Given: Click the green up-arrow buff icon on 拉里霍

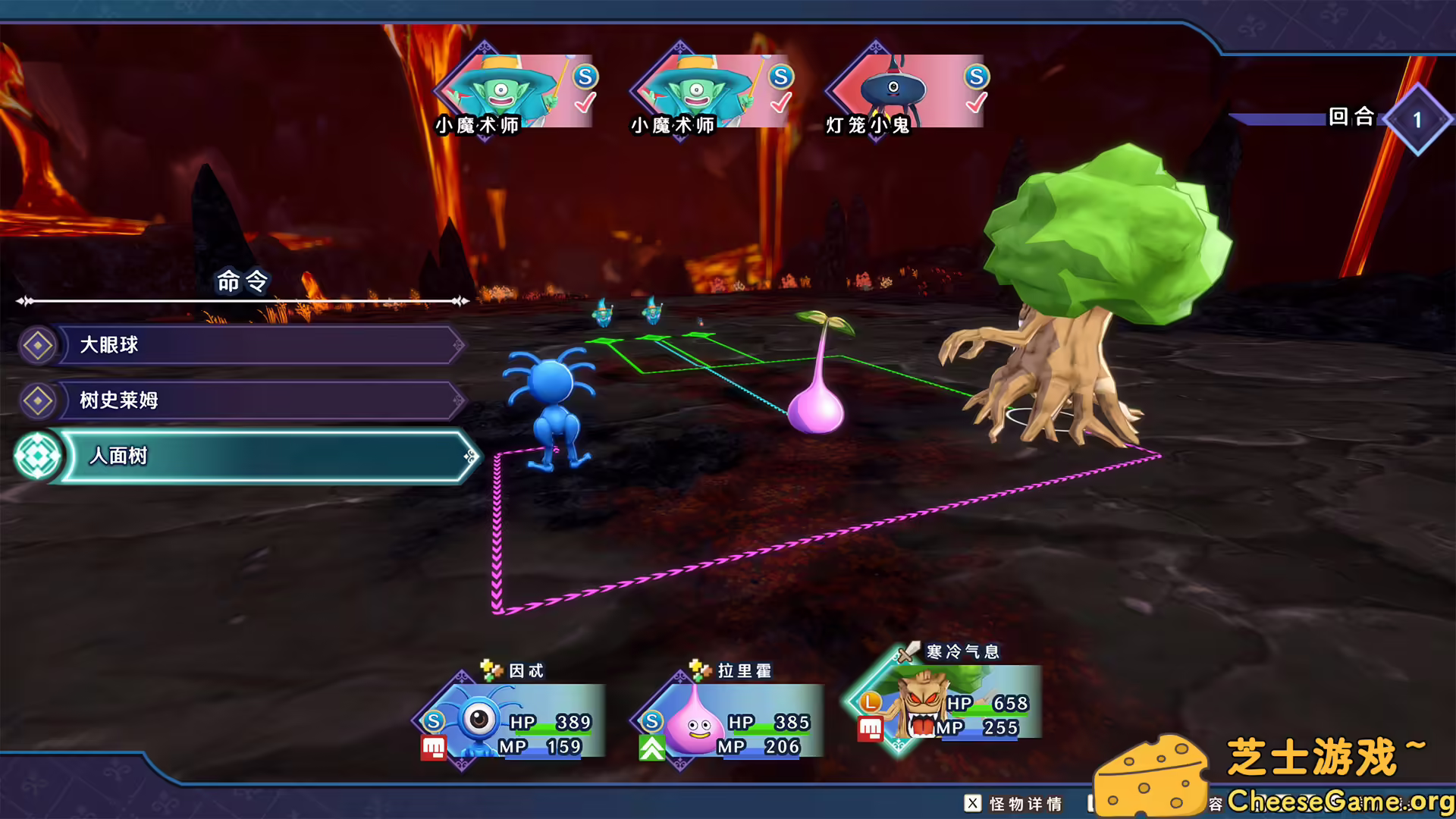Looking at the screenshot, I should (x=652, y=747).
